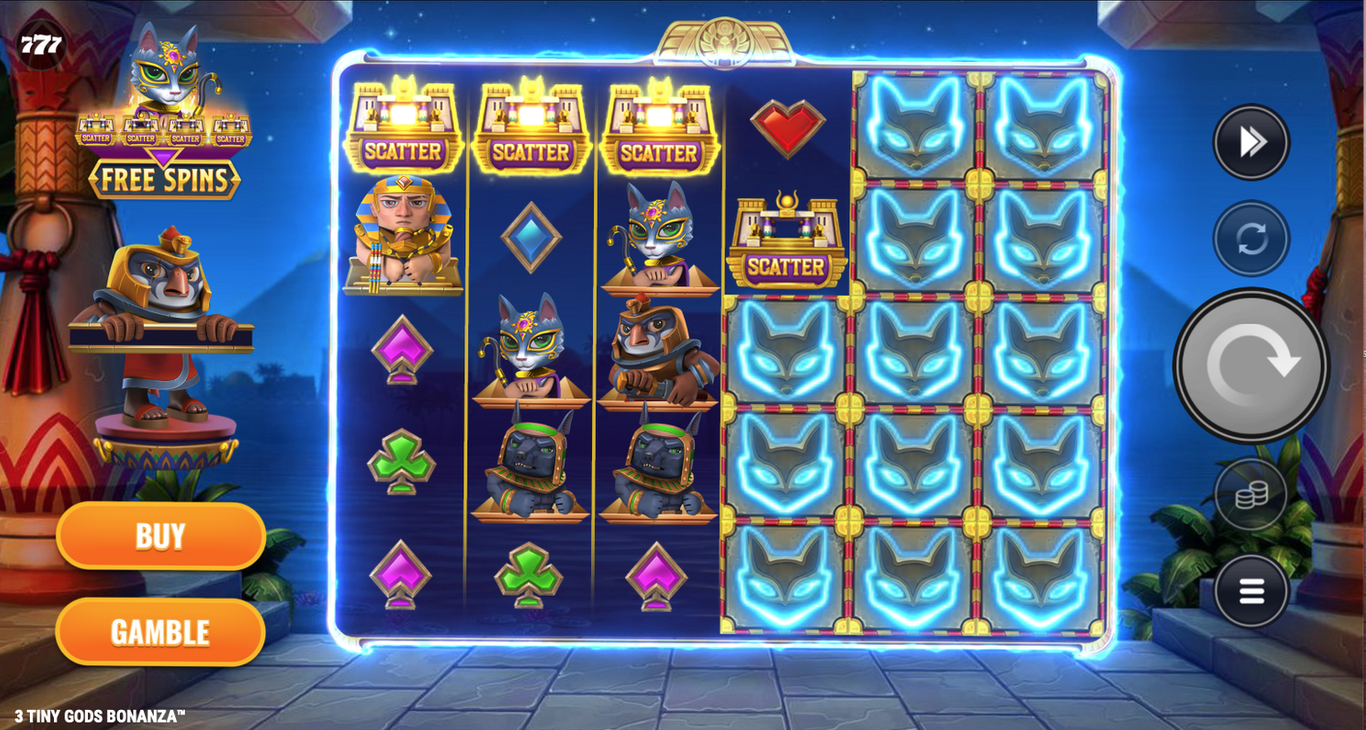Open the coin stack bet settings icon
The width and height of the screenshot is (1366, 730).
pos(1249,495)
